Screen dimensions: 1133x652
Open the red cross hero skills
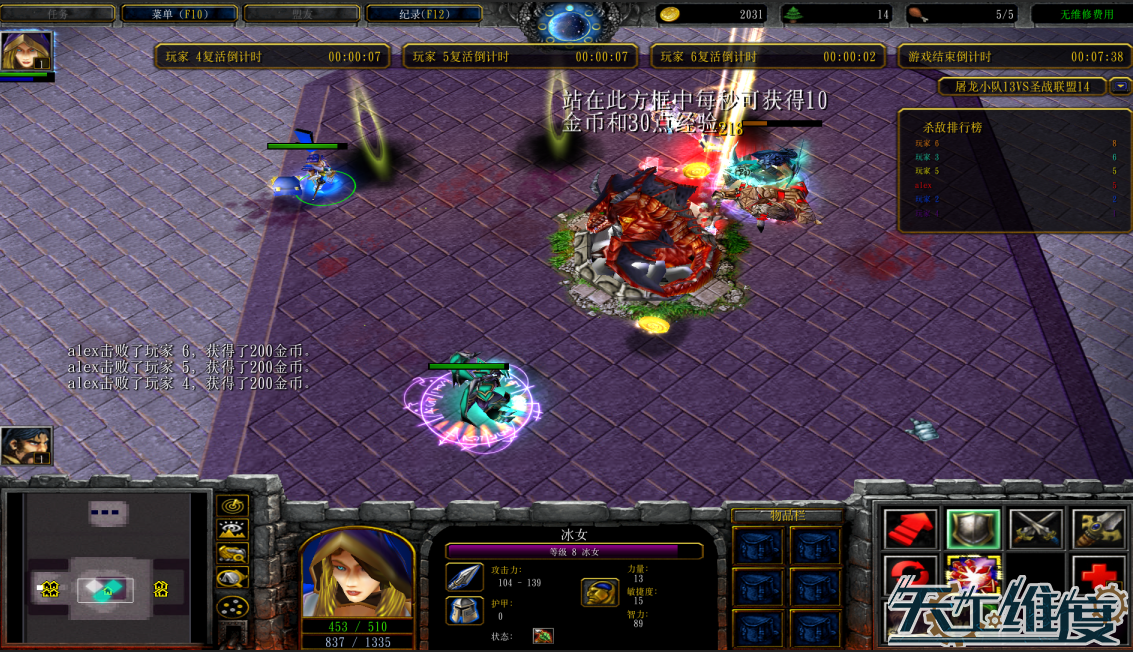point(1098,577)
